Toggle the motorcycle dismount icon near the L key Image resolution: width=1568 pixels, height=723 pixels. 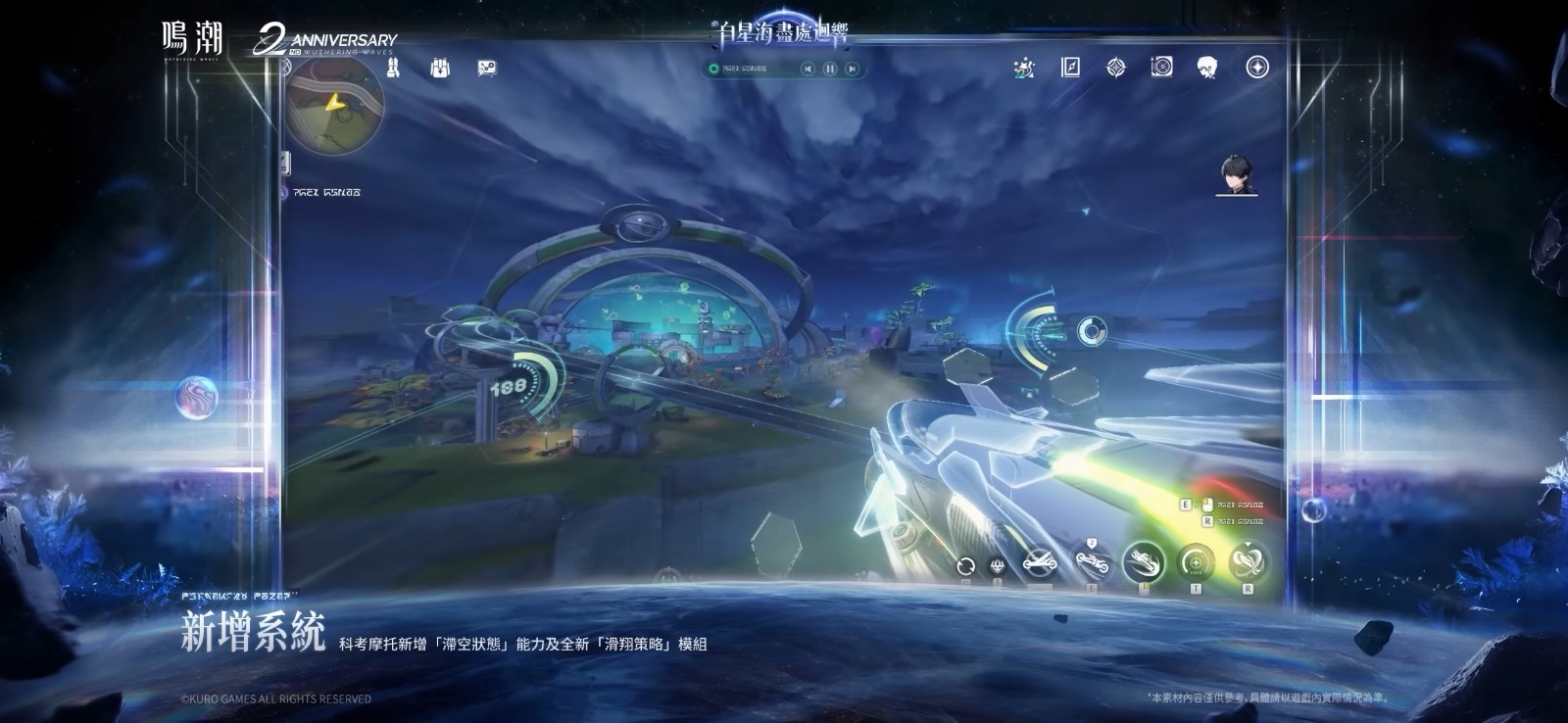point(1144,563)
